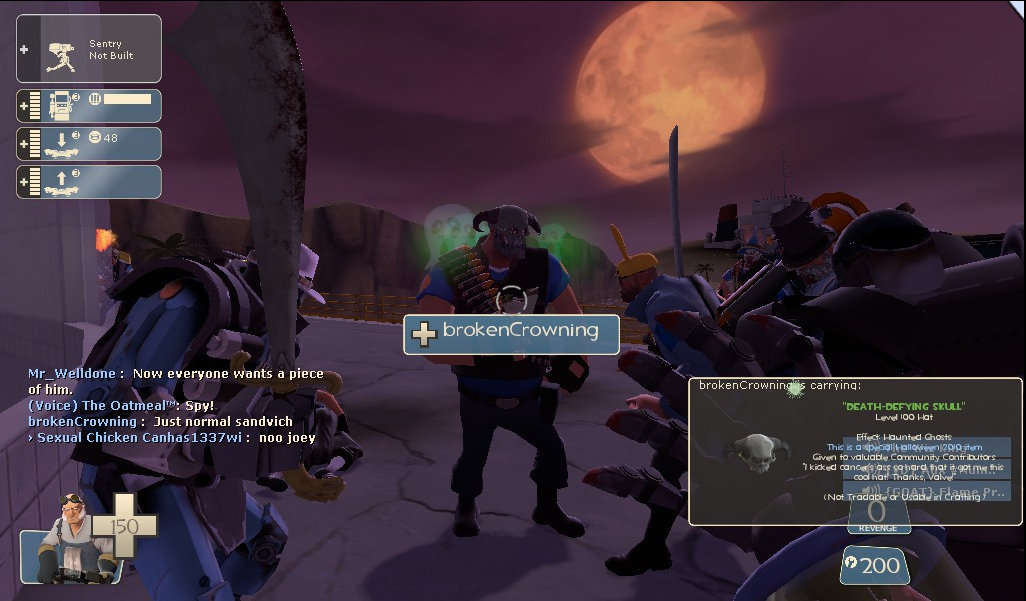Select the teleporter entrance status panel
The image size is (1026, 601).
[88, 143]
